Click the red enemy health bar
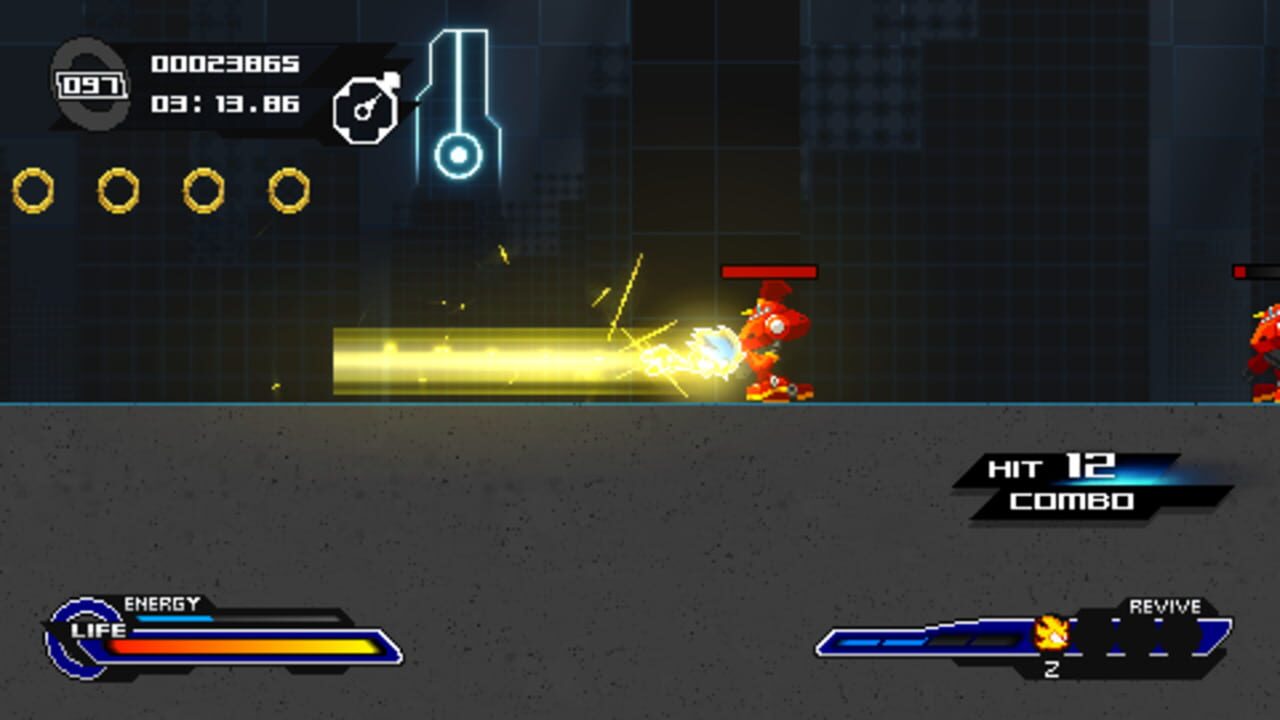The width and height of the screenshot is (1280, 720). (767, 271)
